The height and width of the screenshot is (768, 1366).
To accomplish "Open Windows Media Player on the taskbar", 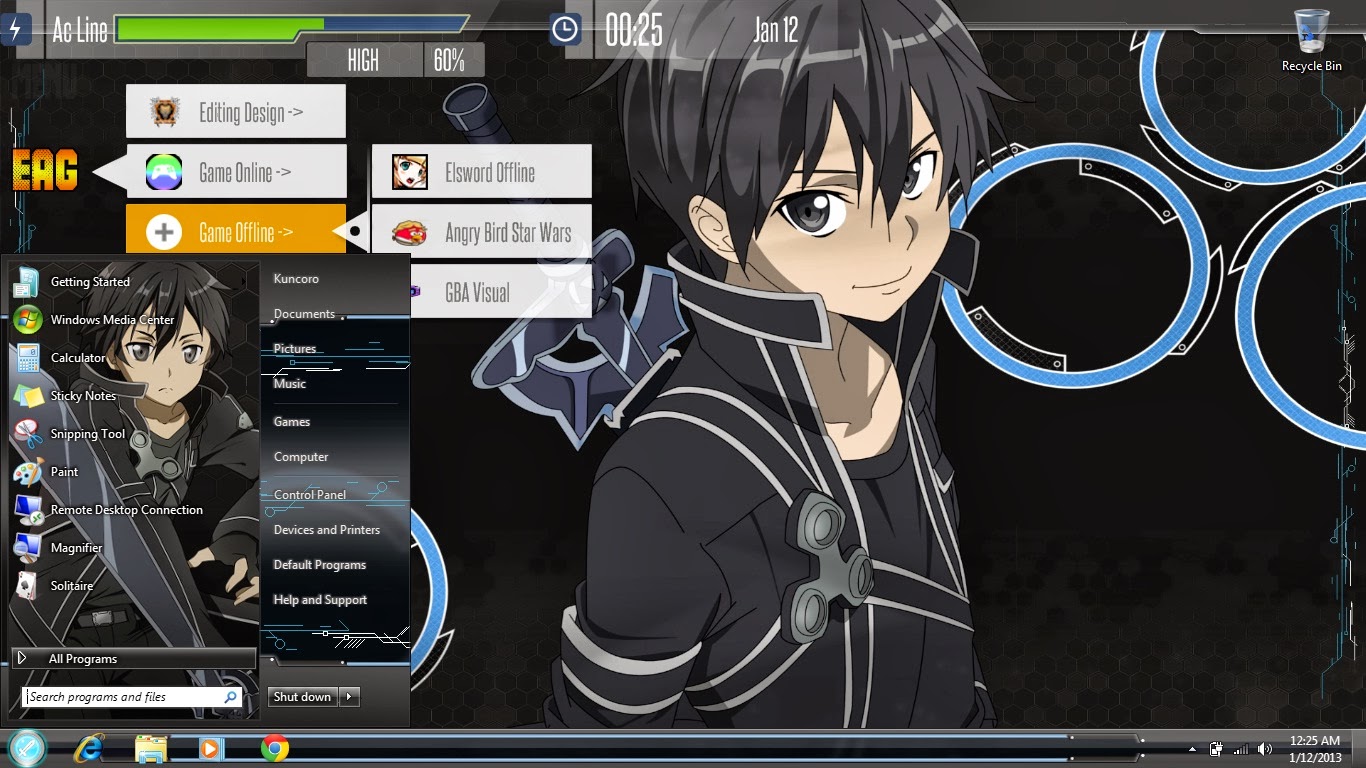I will (210, 748).
